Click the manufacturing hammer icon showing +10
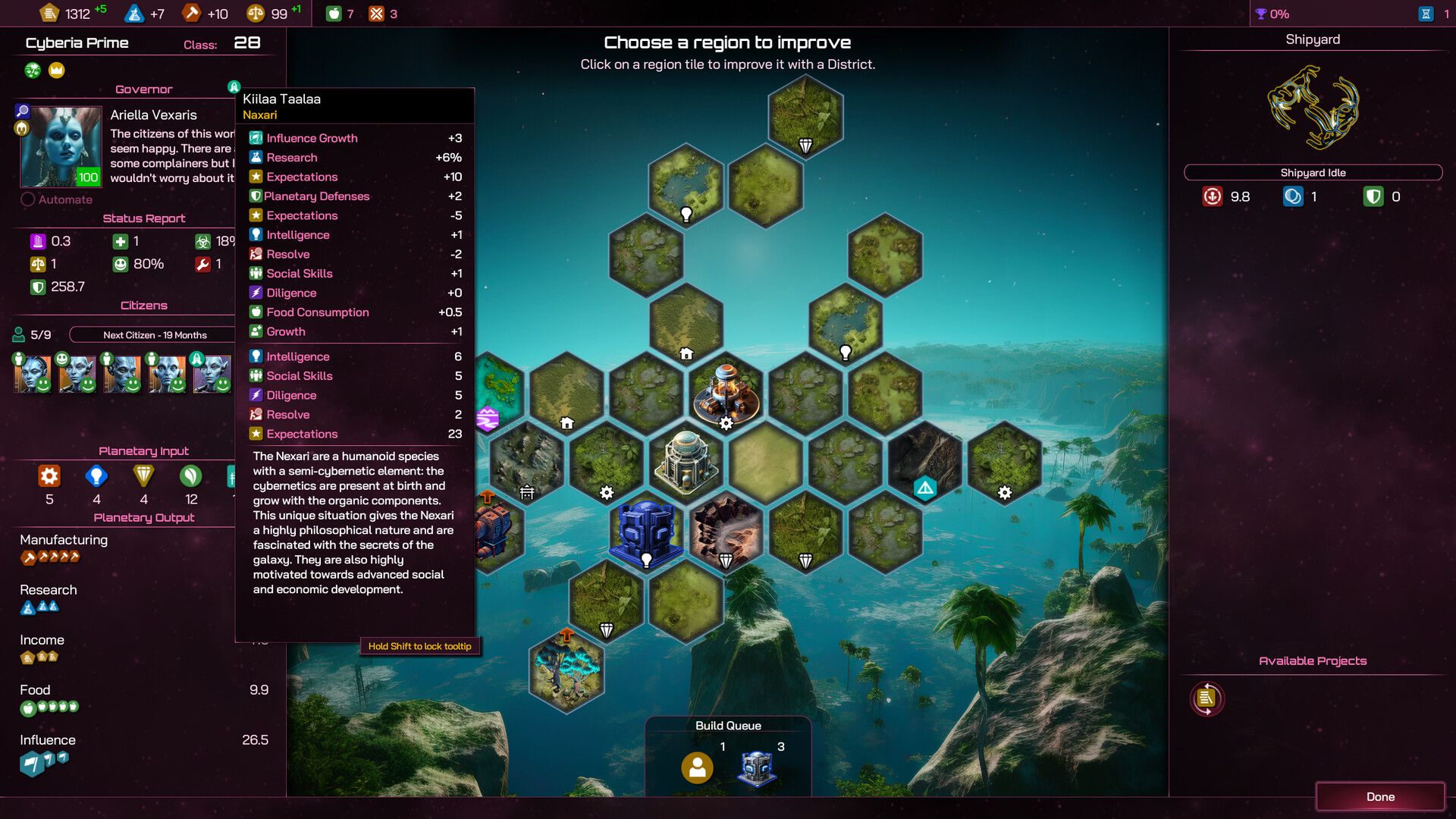Image resolution: width=1456 pixels, height=819 pixels. pos(190,13)
